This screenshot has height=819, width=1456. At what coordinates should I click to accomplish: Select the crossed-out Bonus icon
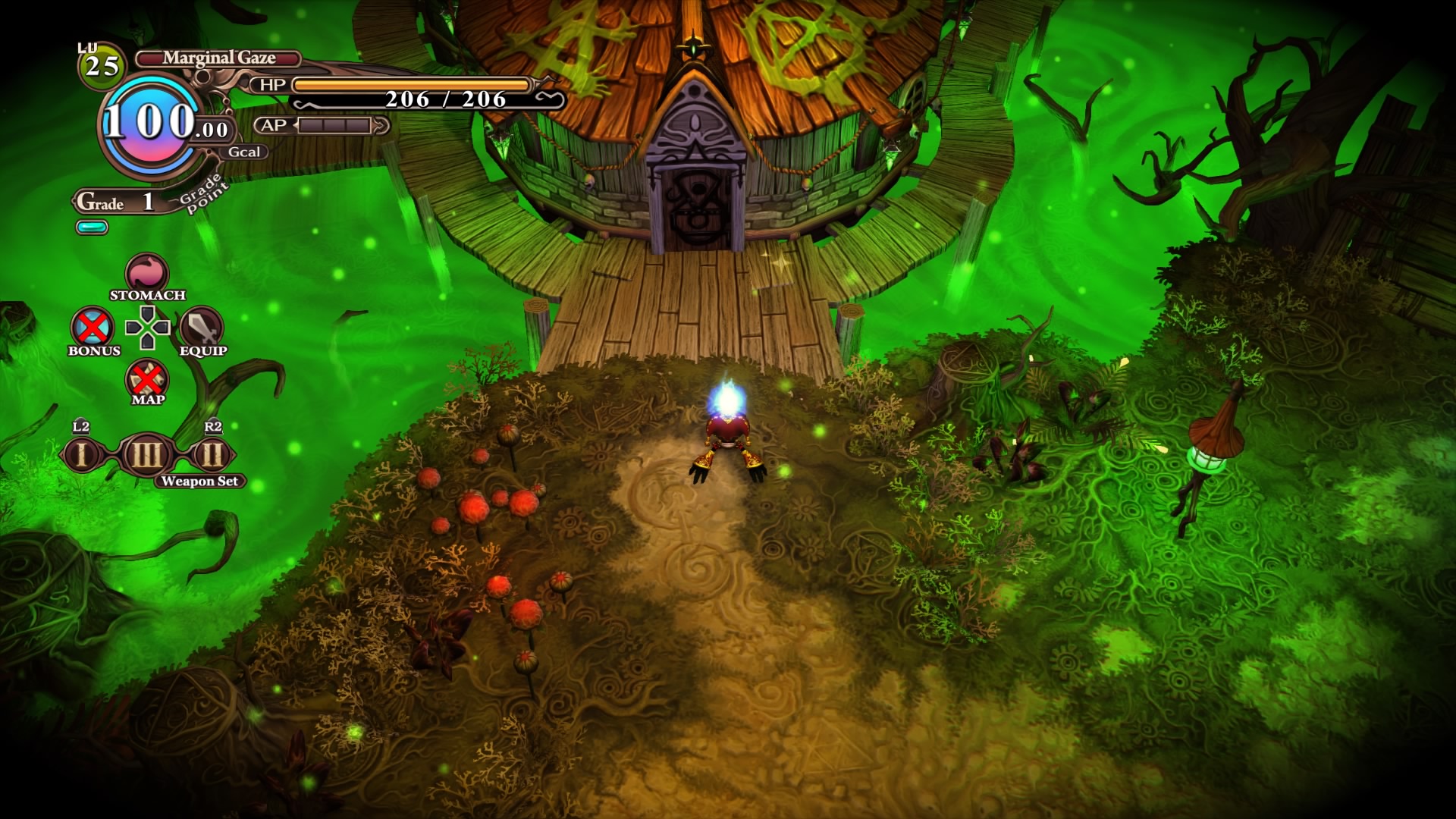[93, 328]
